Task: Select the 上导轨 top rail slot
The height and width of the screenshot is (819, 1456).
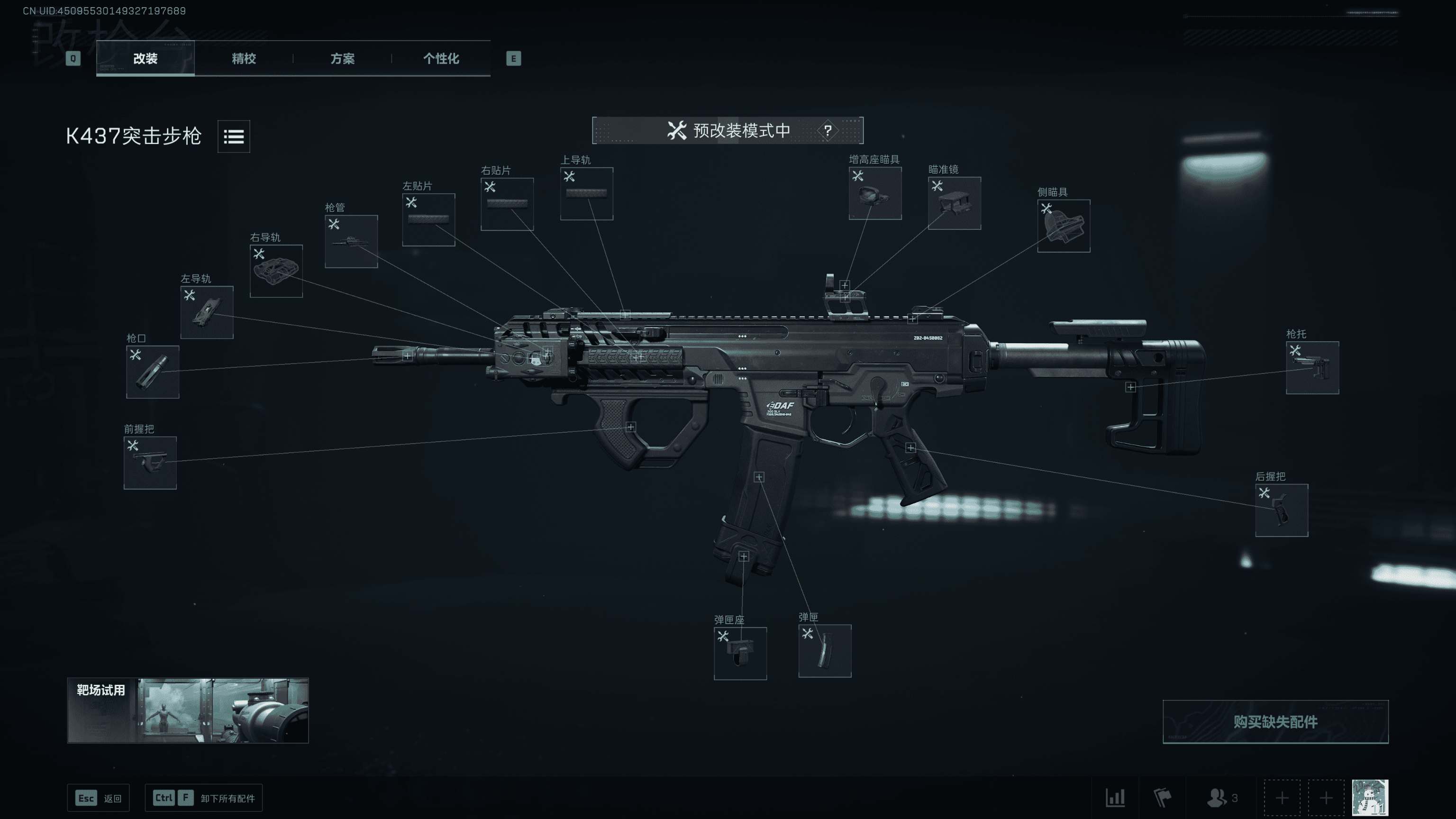Action: [x=586, y=193]
